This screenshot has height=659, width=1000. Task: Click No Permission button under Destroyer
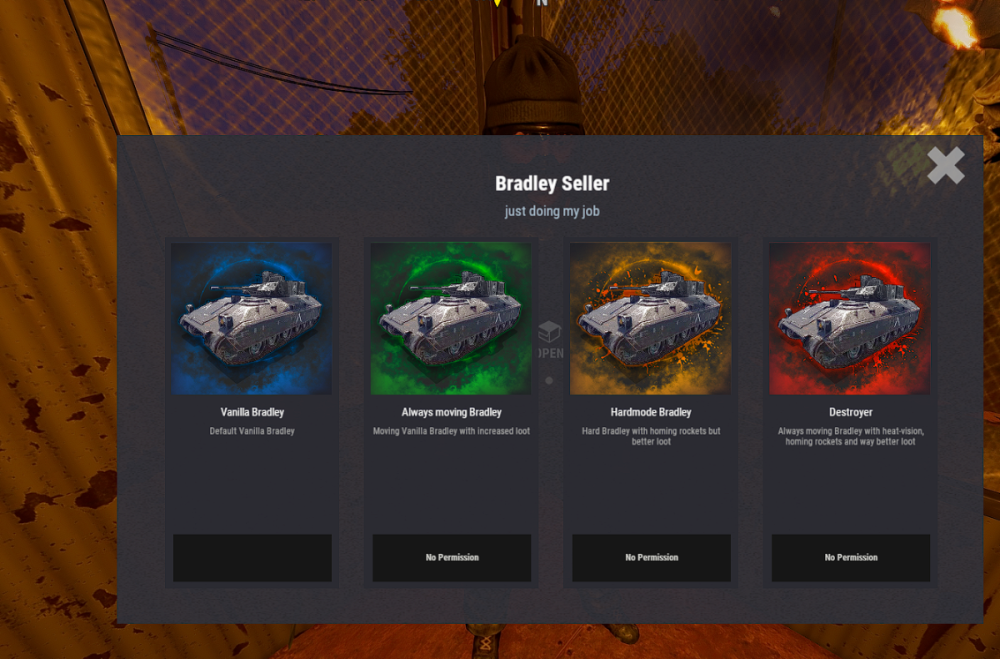pos(851,557)
